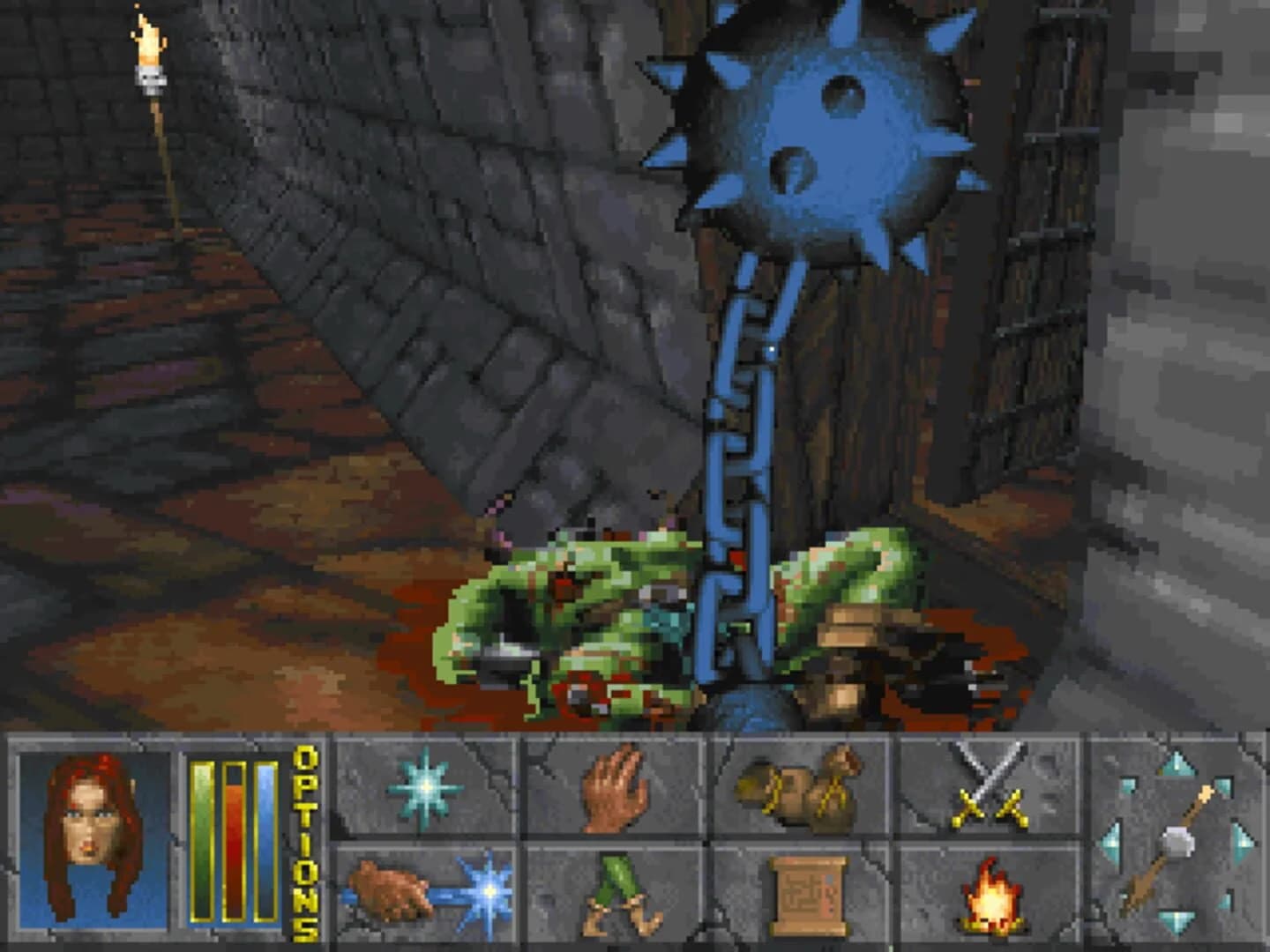Click the green health bar
This screenshot has height=952, width=1270.
(x=203, y=842)
